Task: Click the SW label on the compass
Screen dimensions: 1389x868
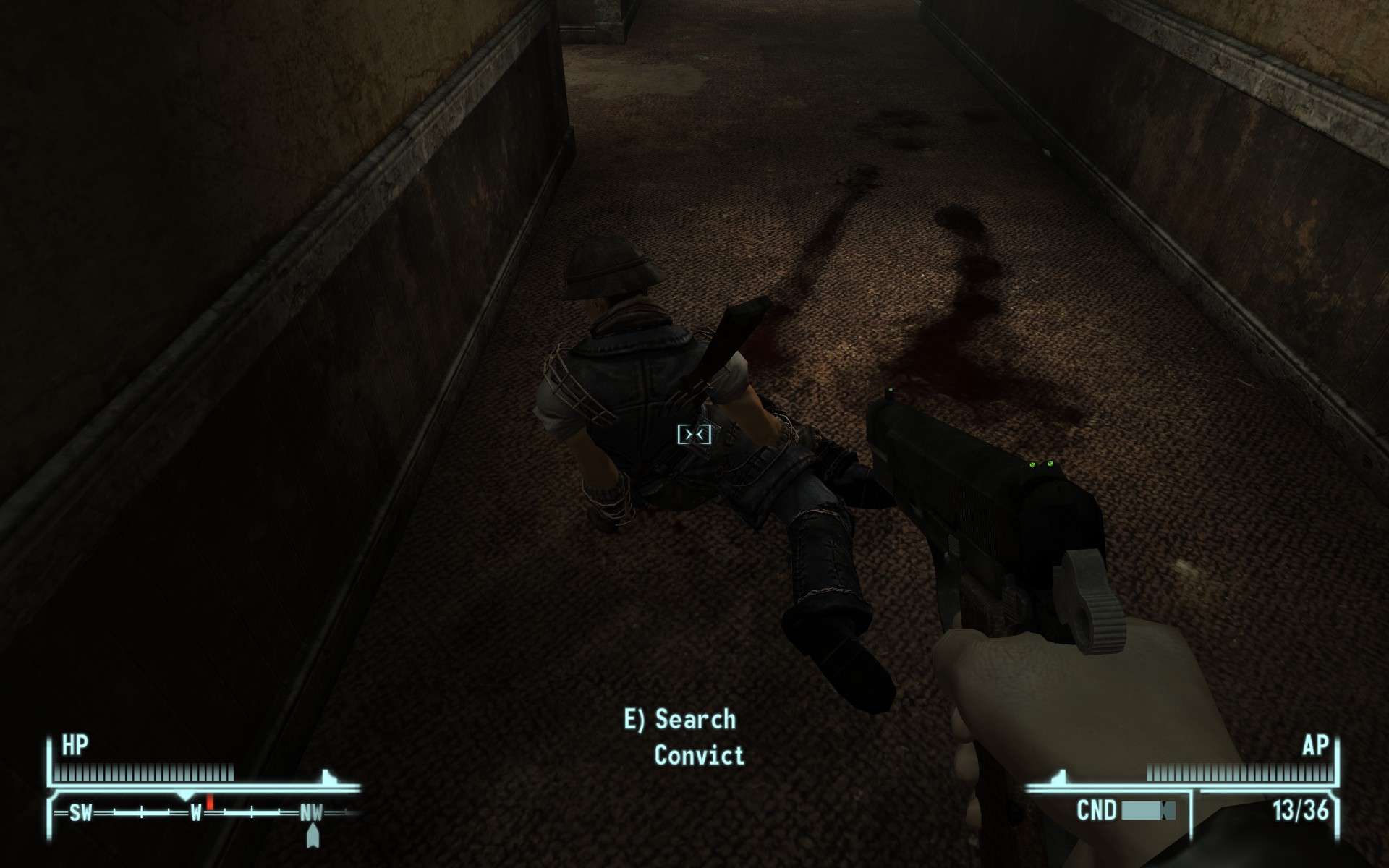Action: coord(81,812)
